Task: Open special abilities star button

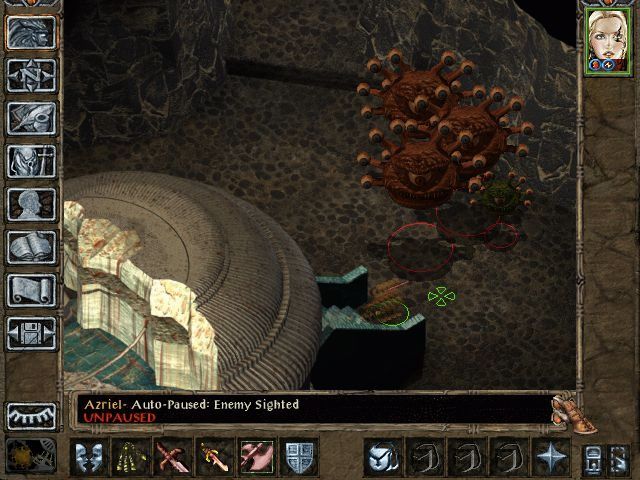Action: coord(551,457)
